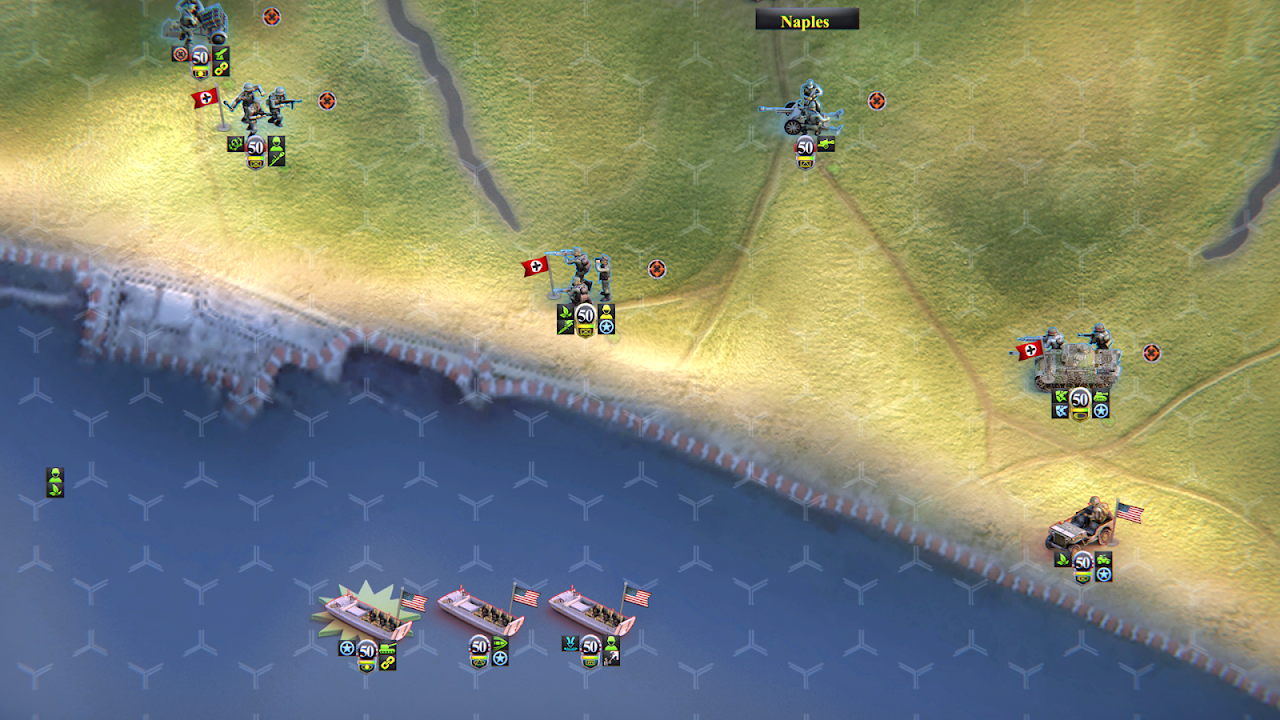Image resolution: width=1280 pixels, height=720 pixels.
Task: Select the landing craft with infantry shovel icons
Action: coord(592,611)
